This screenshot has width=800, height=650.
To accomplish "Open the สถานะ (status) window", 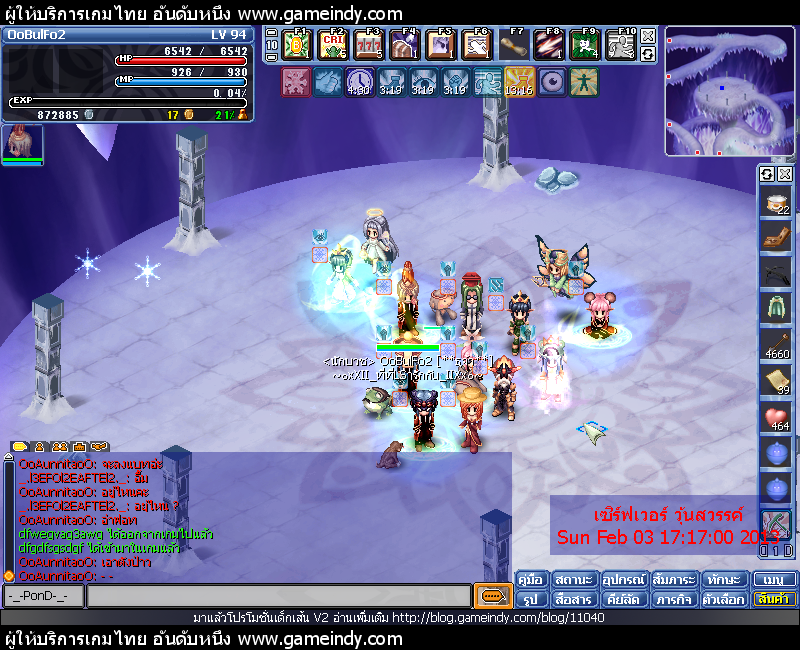I will pyautogui.click(x=575, y=580).
